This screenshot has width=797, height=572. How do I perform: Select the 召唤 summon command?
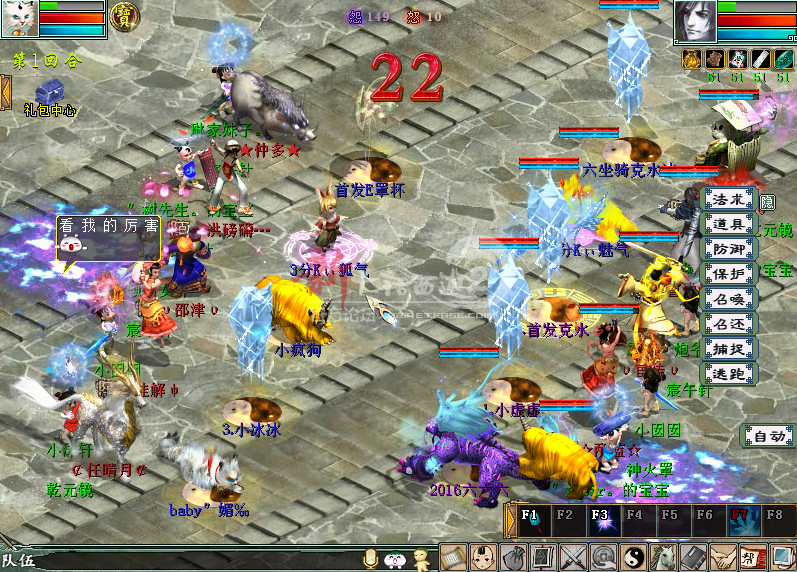[728, 299]
